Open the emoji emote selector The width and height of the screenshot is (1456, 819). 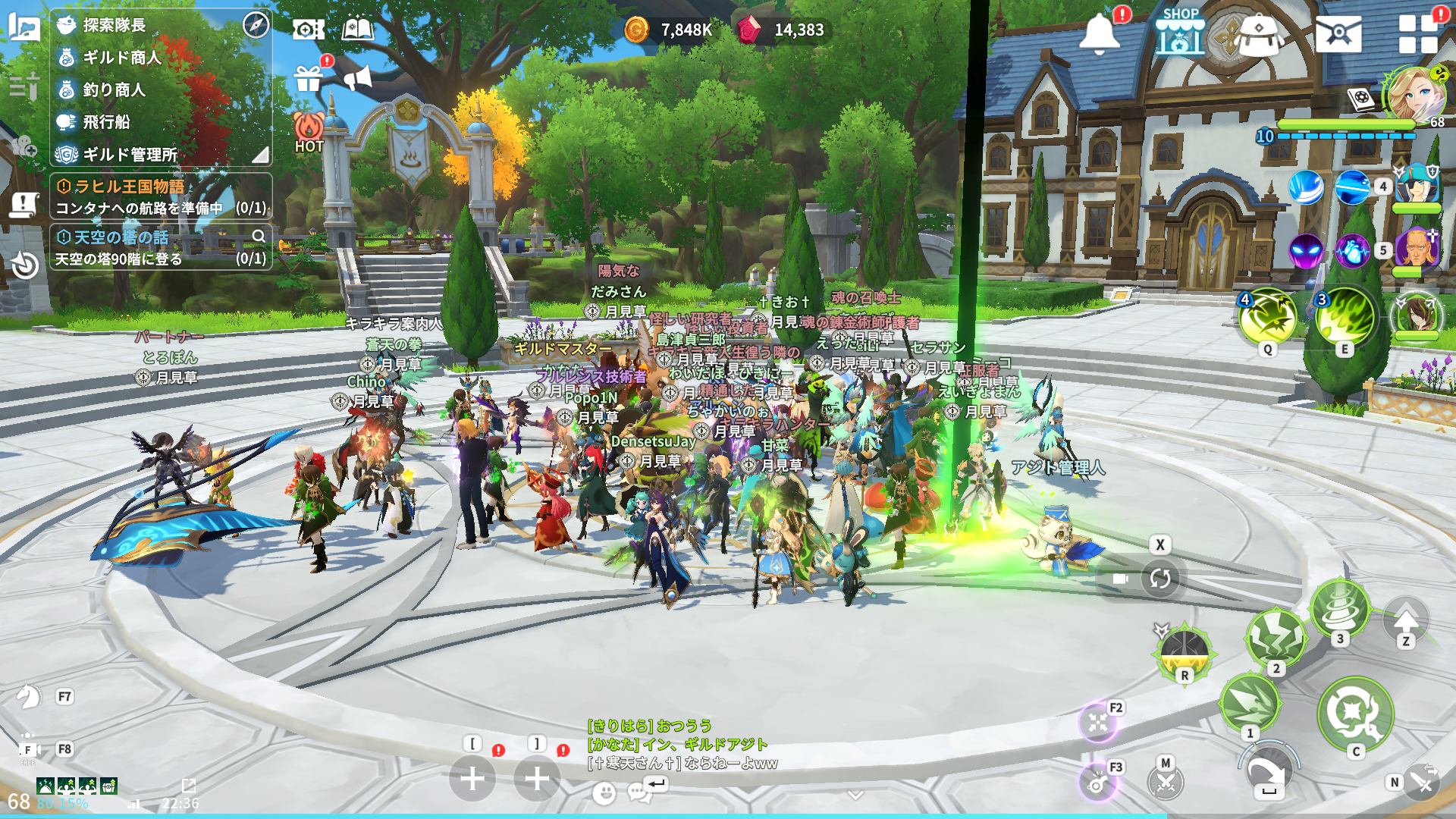[x=604, y=793]
